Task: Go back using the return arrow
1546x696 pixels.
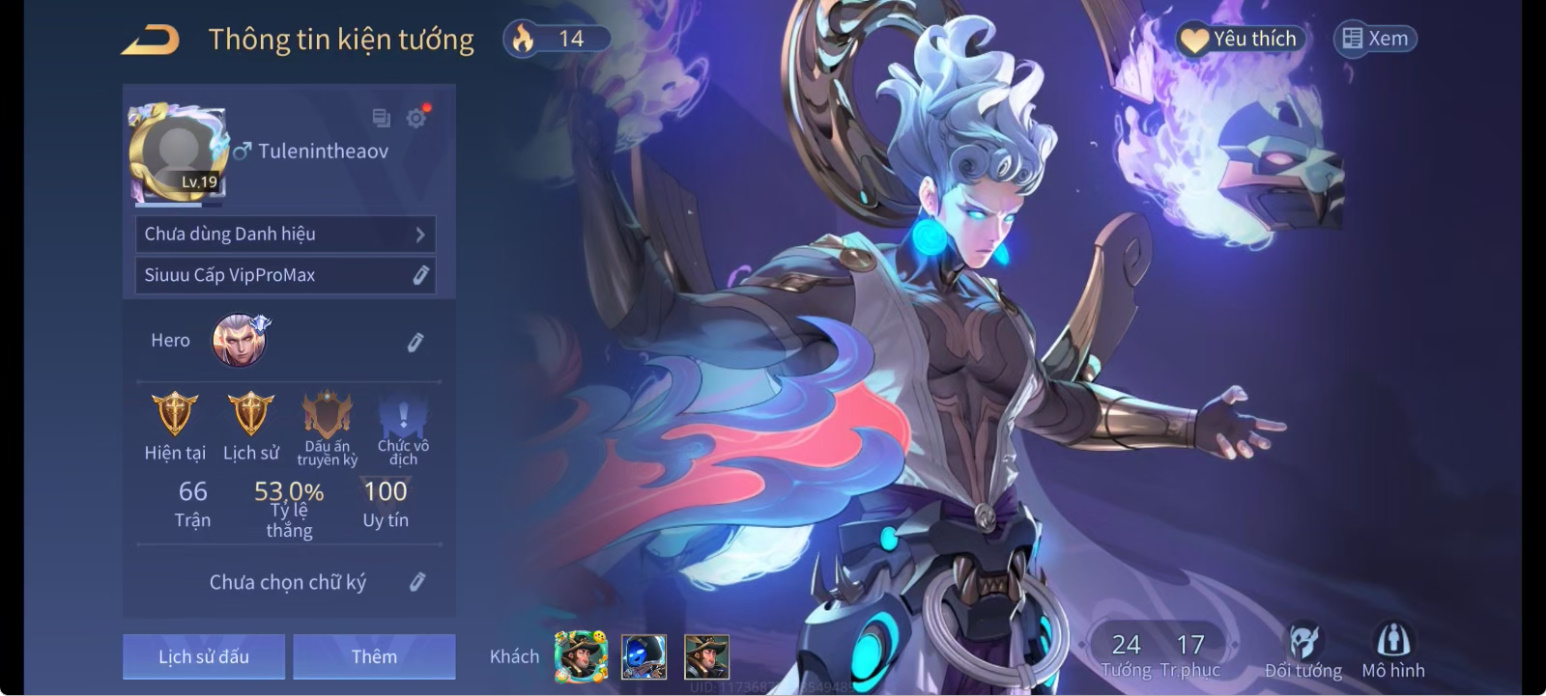Action: [x=150, y=40]
